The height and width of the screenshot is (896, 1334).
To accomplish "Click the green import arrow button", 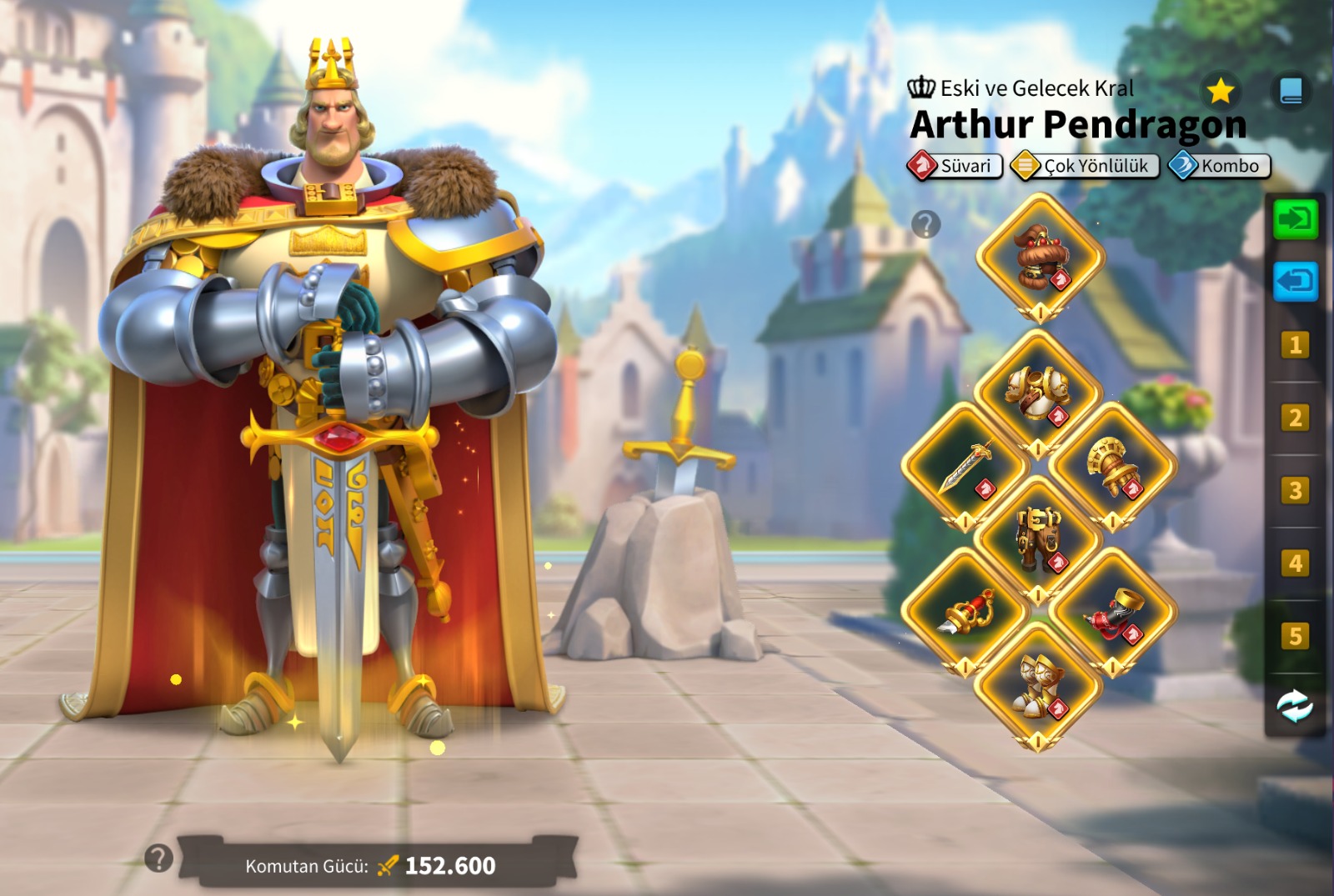I will coord(1295,220).
